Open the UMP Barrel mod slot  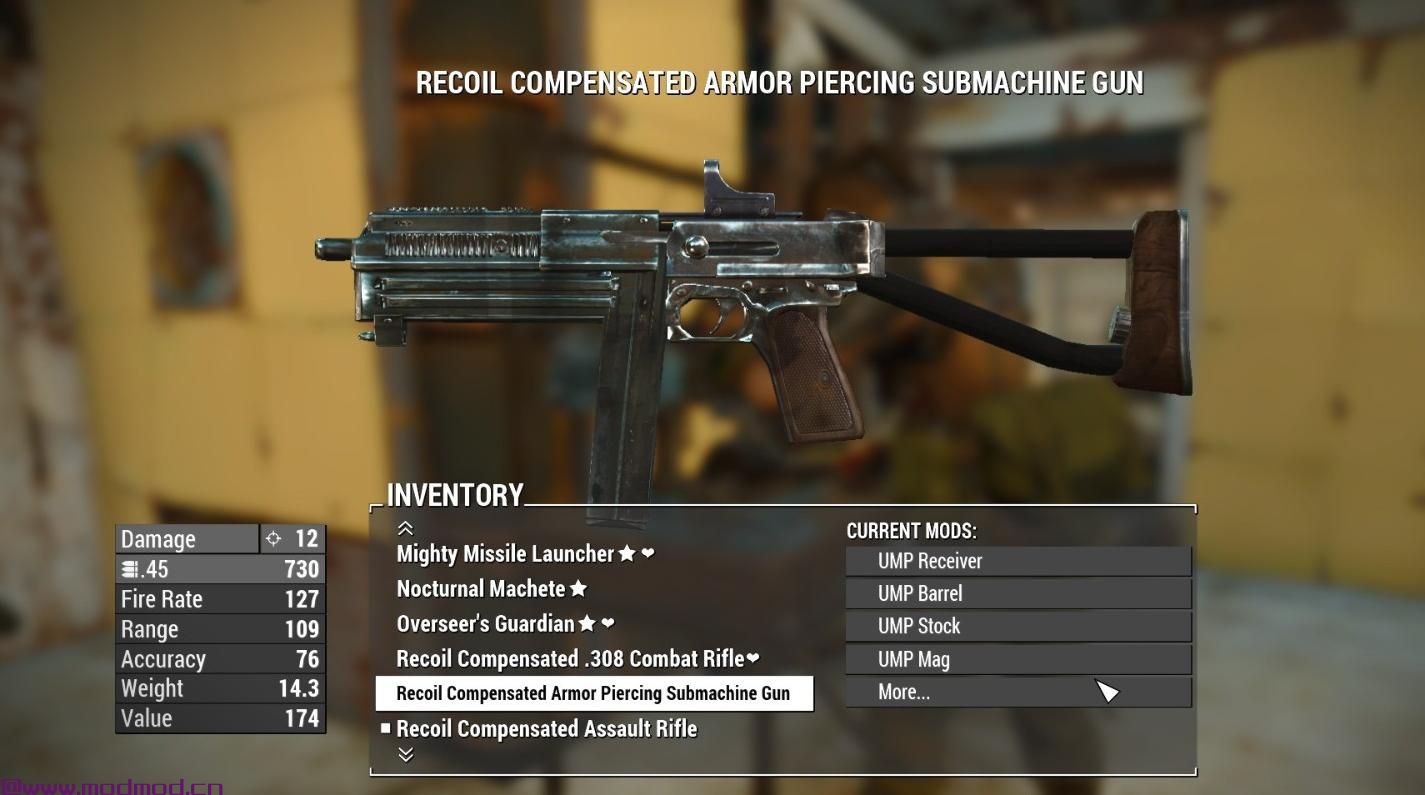pyautogui.click(x=1018, y=594)
